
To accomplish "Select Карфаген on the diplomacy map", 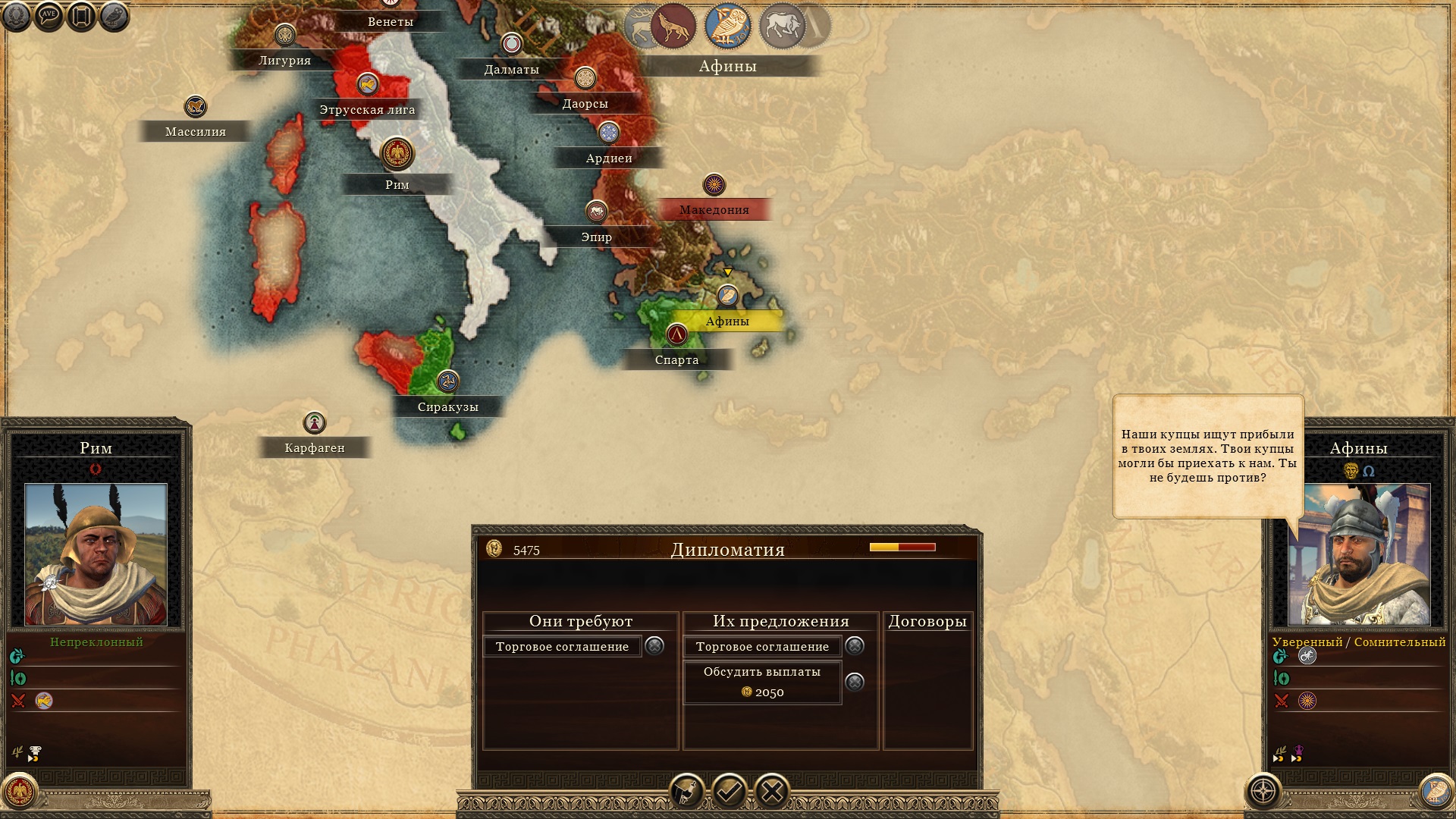I will coord(315,447).
